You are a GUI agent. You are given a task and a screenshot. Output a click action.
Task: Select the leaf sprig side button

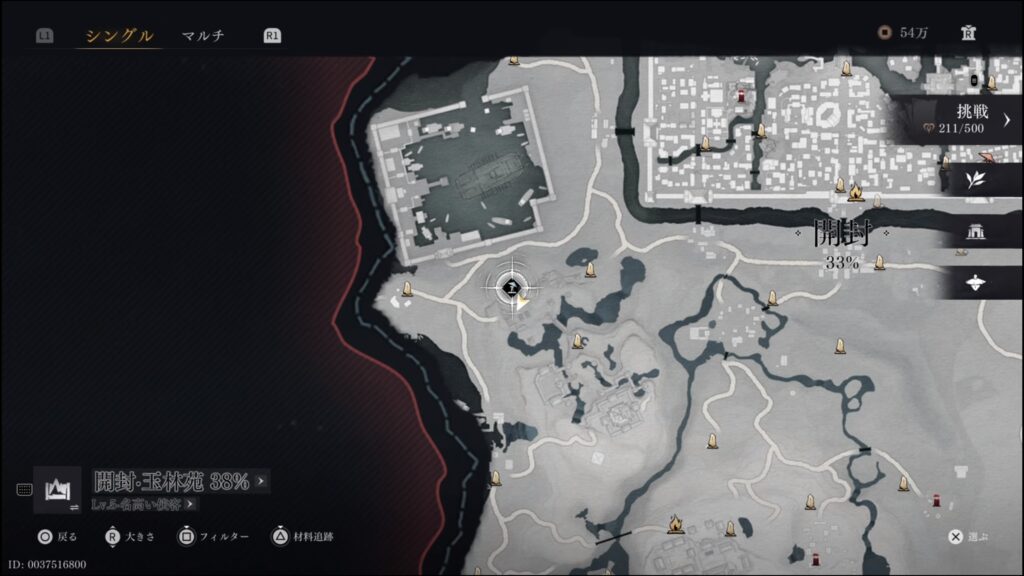[975, 179]
